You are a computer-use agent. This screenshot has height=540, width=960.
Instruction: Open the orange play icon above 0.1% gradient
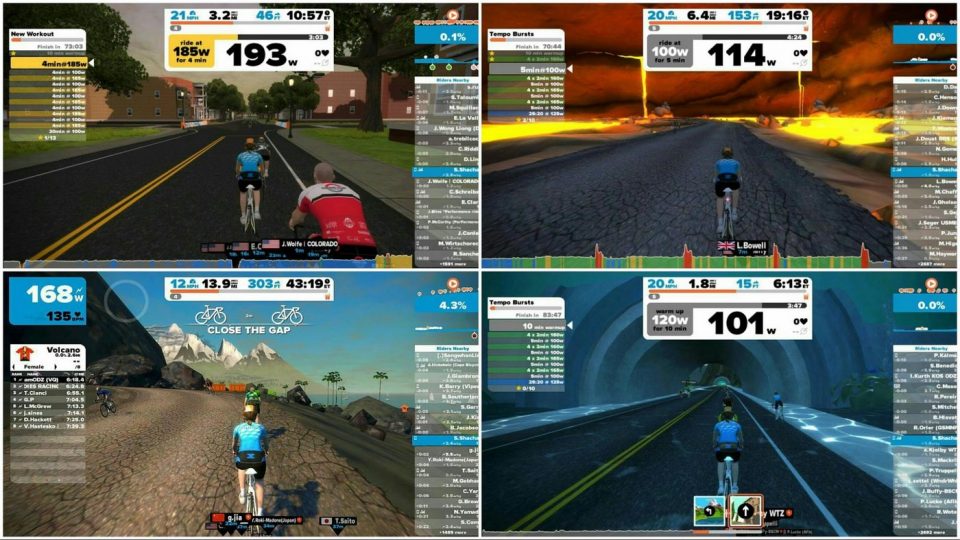click(x=452, y=16)
